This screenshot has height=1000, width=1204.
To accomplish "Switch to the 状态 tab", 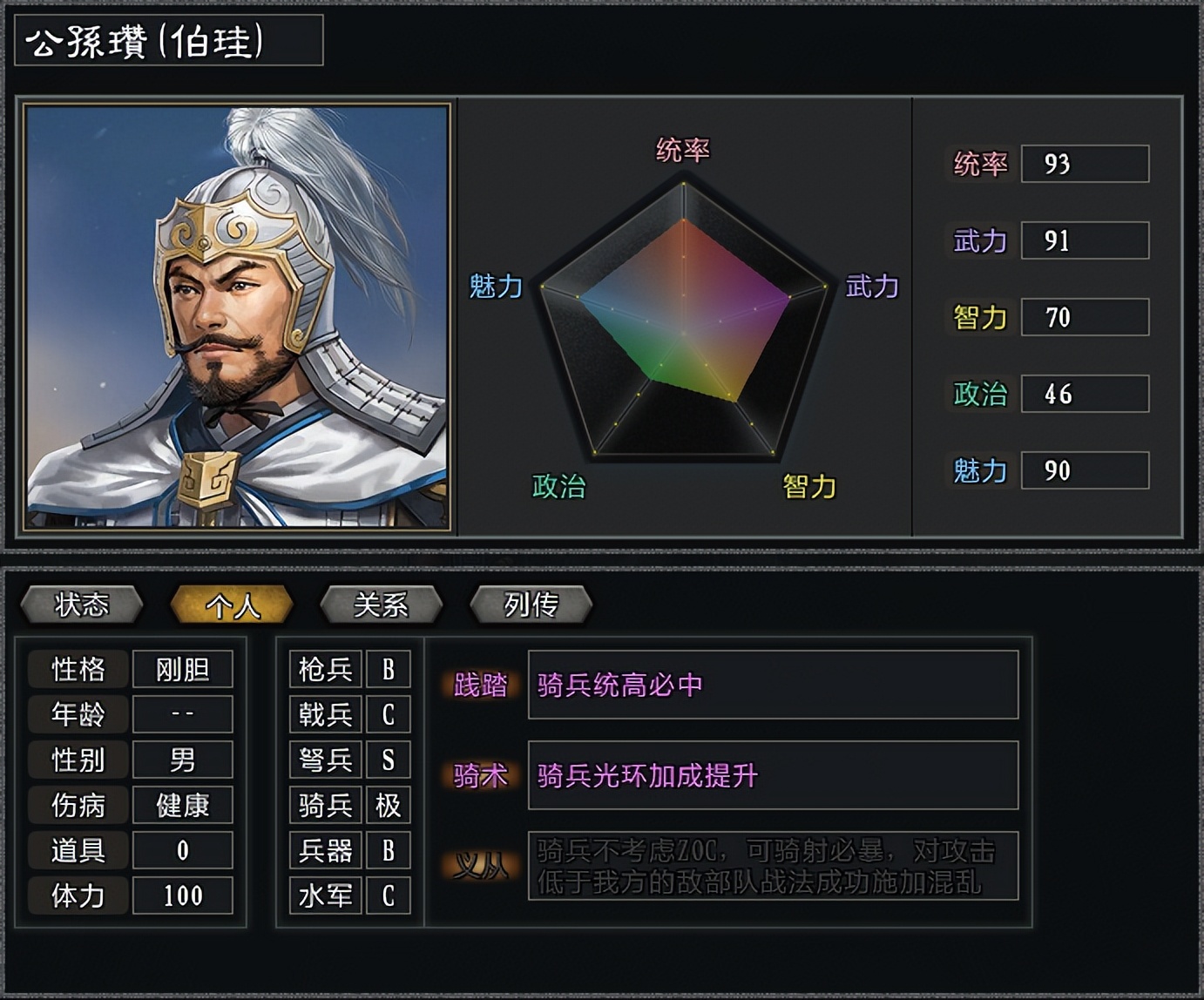I will point(83,603).
